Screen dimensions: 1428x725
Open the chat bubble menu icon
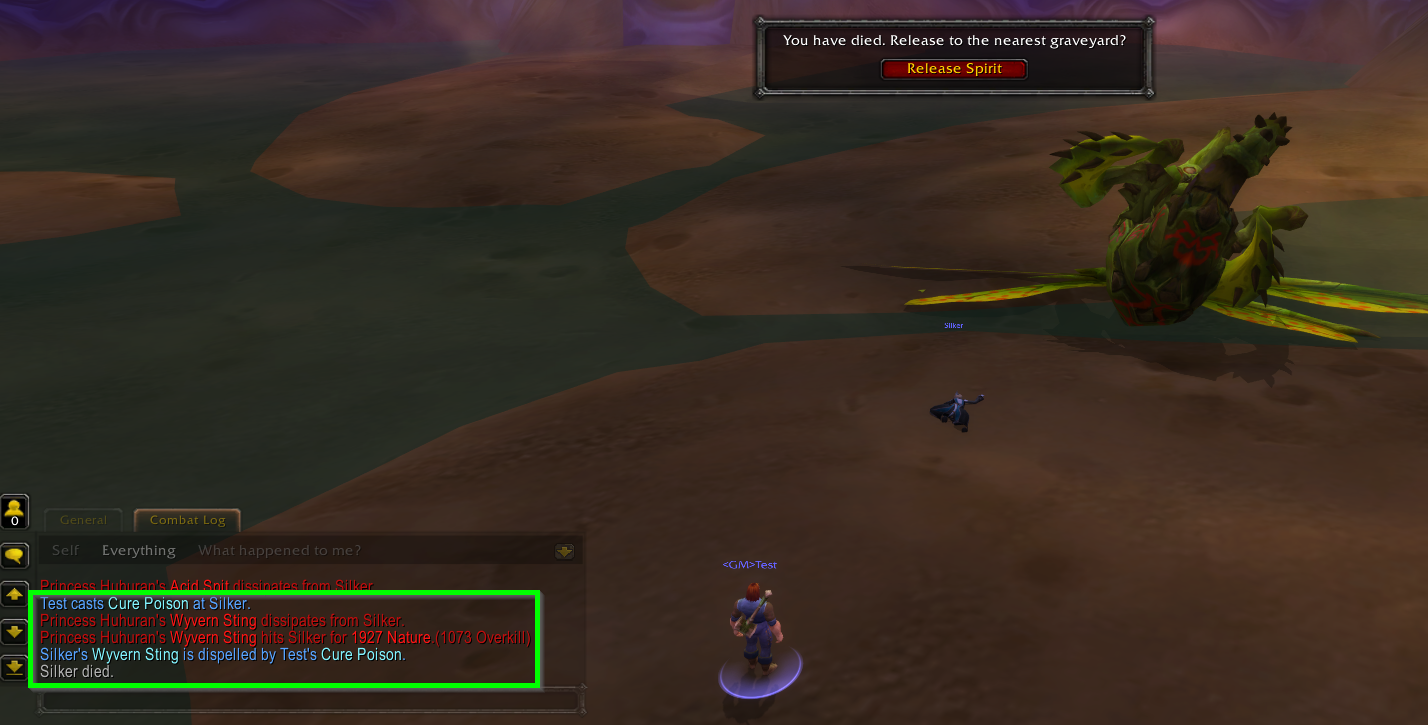[x=14, y=554]
